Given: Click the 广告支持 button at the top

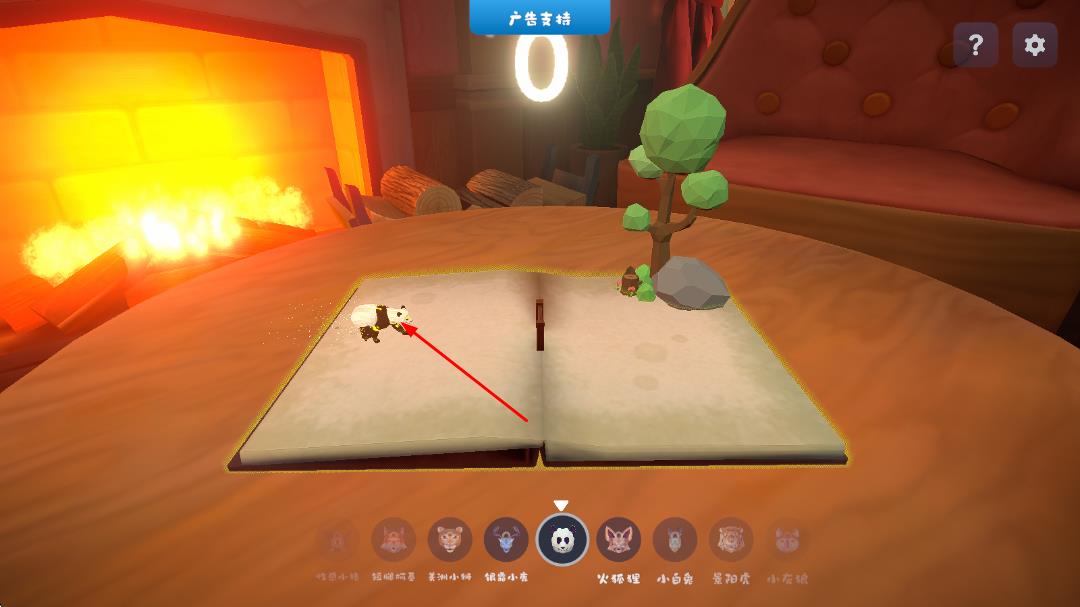Looking at the screenshot, I should click(x=539, y=18).
